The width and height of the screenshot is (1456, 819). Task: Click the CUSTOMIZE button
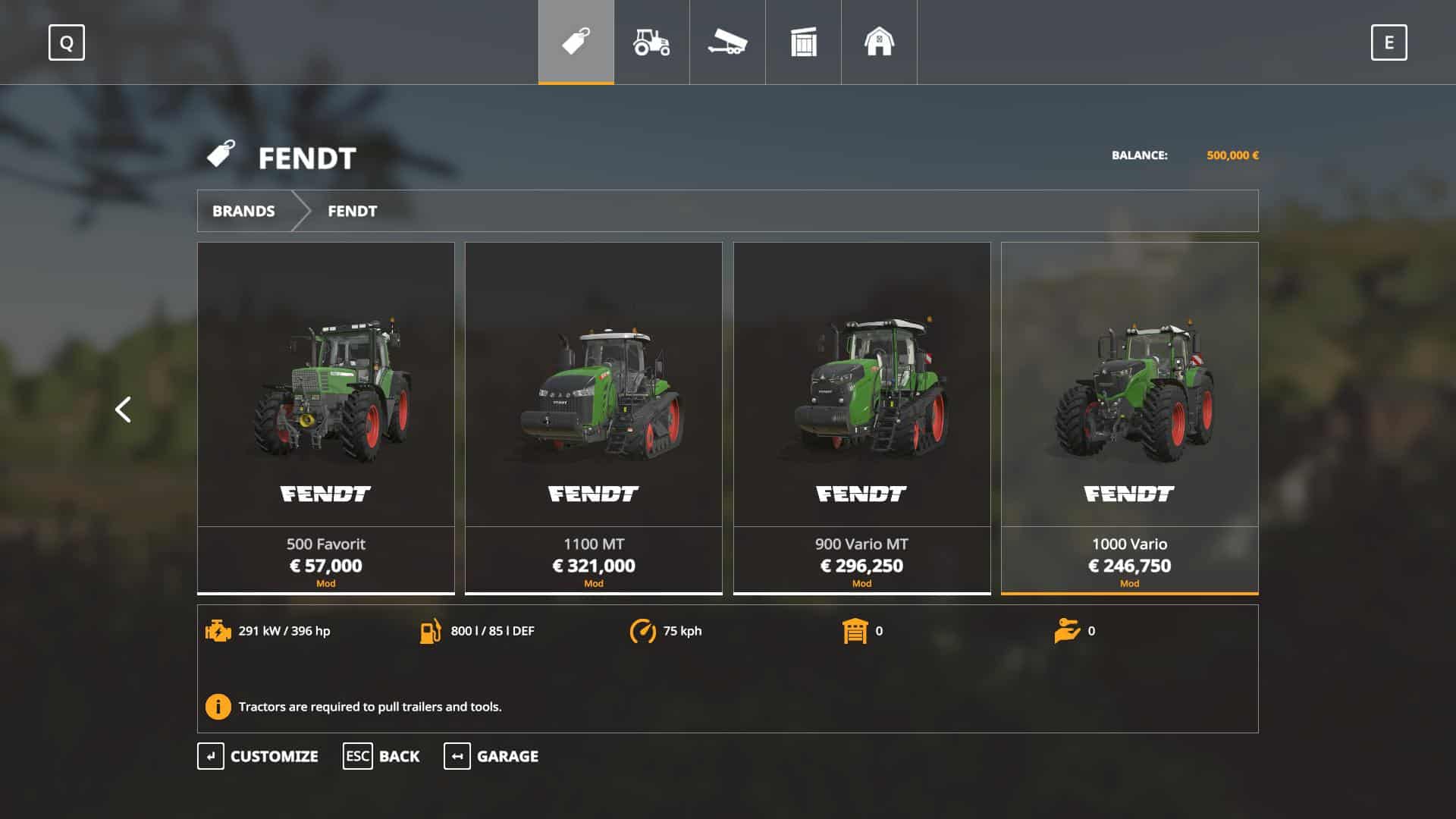258,756
